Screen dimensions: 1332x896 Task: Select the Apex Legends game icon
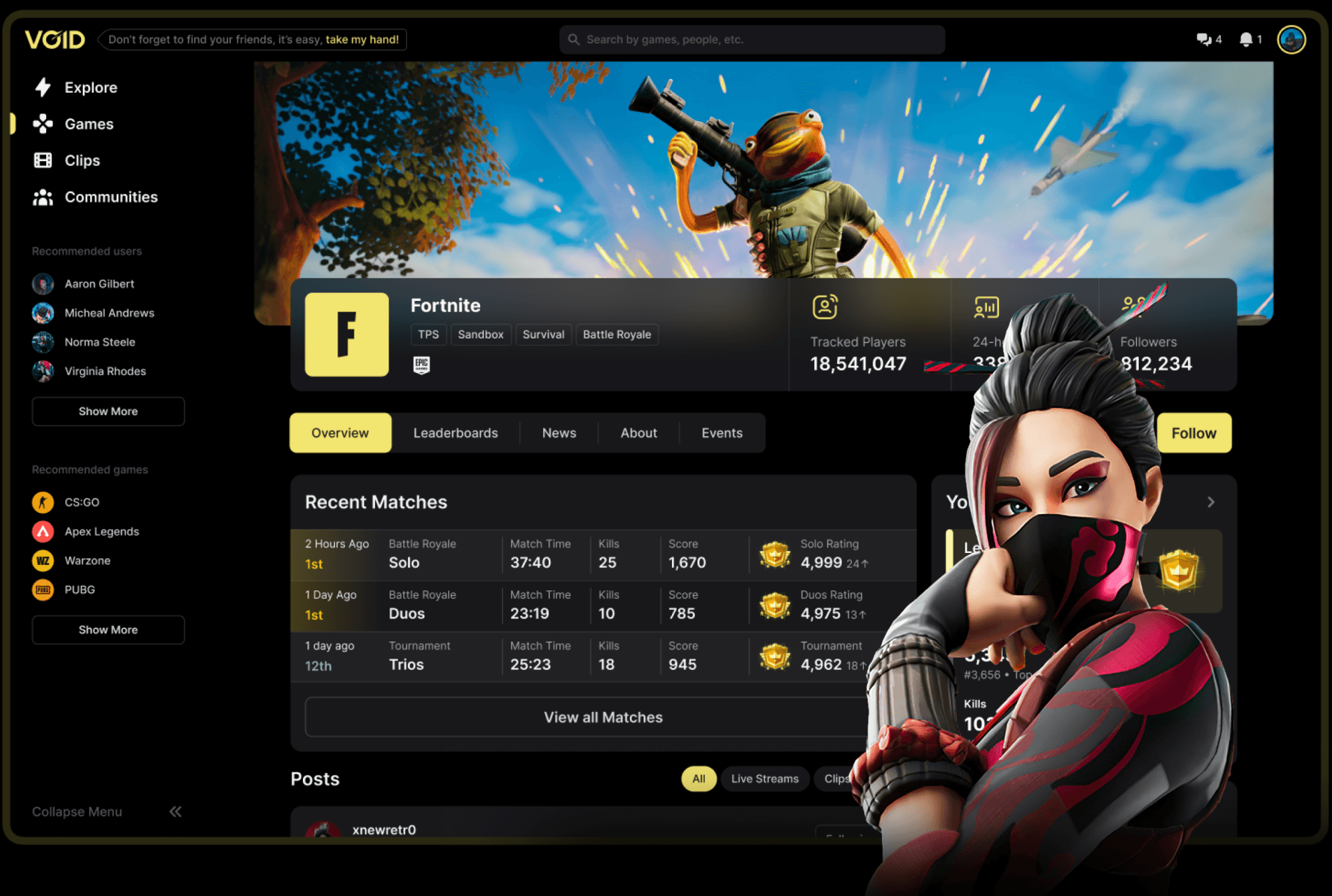[43, 531]
